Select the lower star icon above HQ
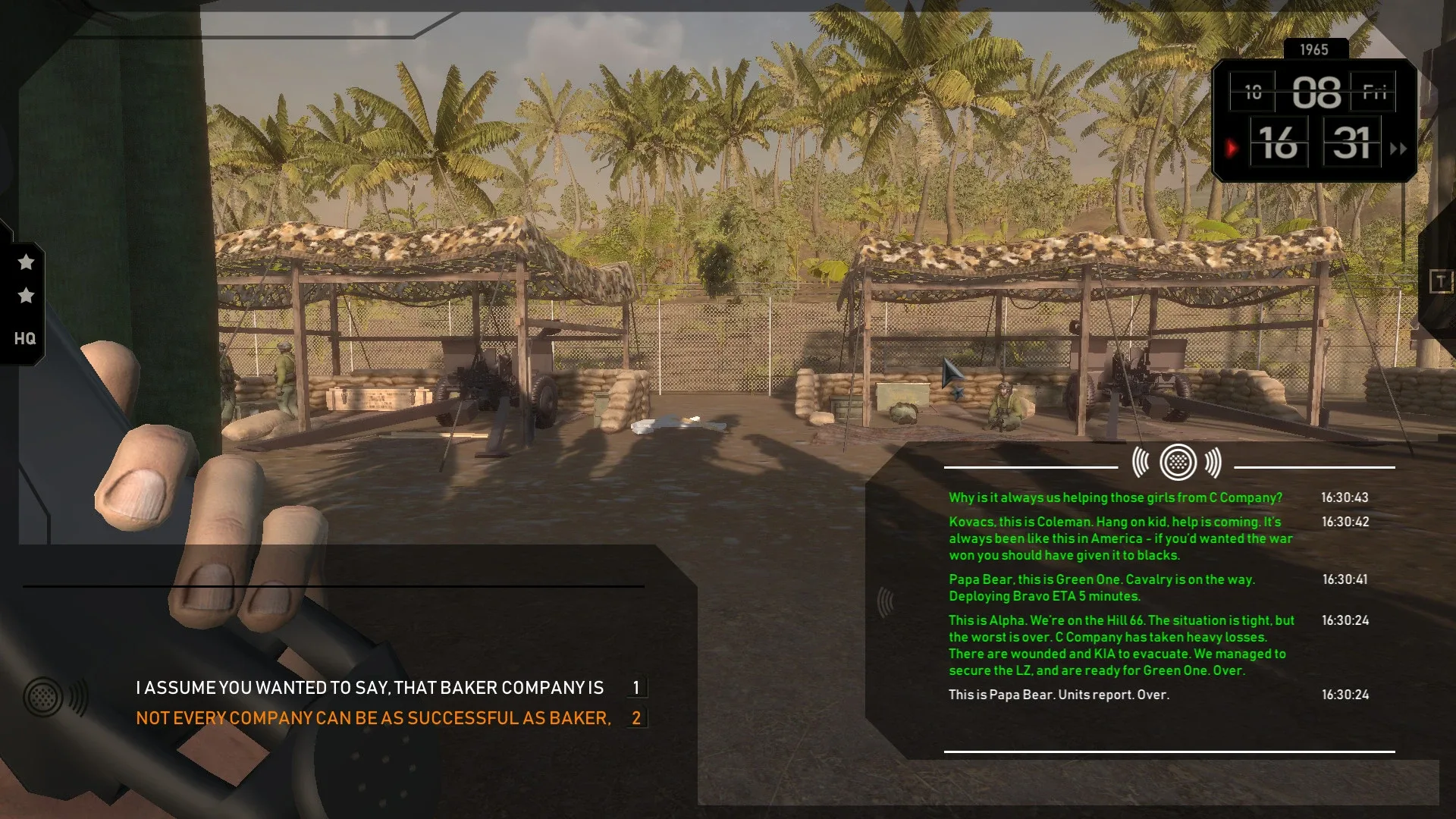 27,297
